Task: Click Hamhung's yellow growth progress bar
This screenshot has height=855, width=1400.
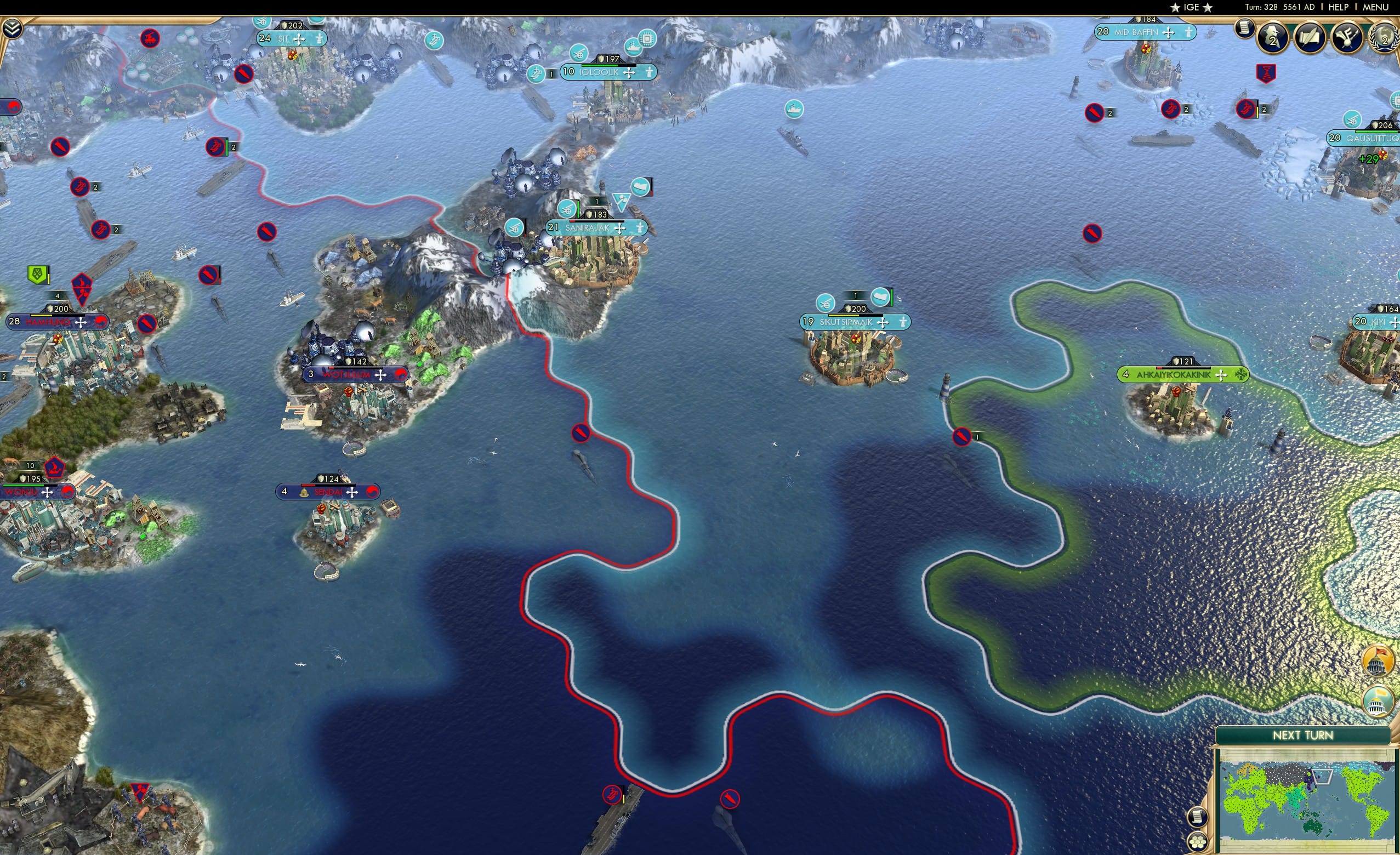Action: point(42,316)
